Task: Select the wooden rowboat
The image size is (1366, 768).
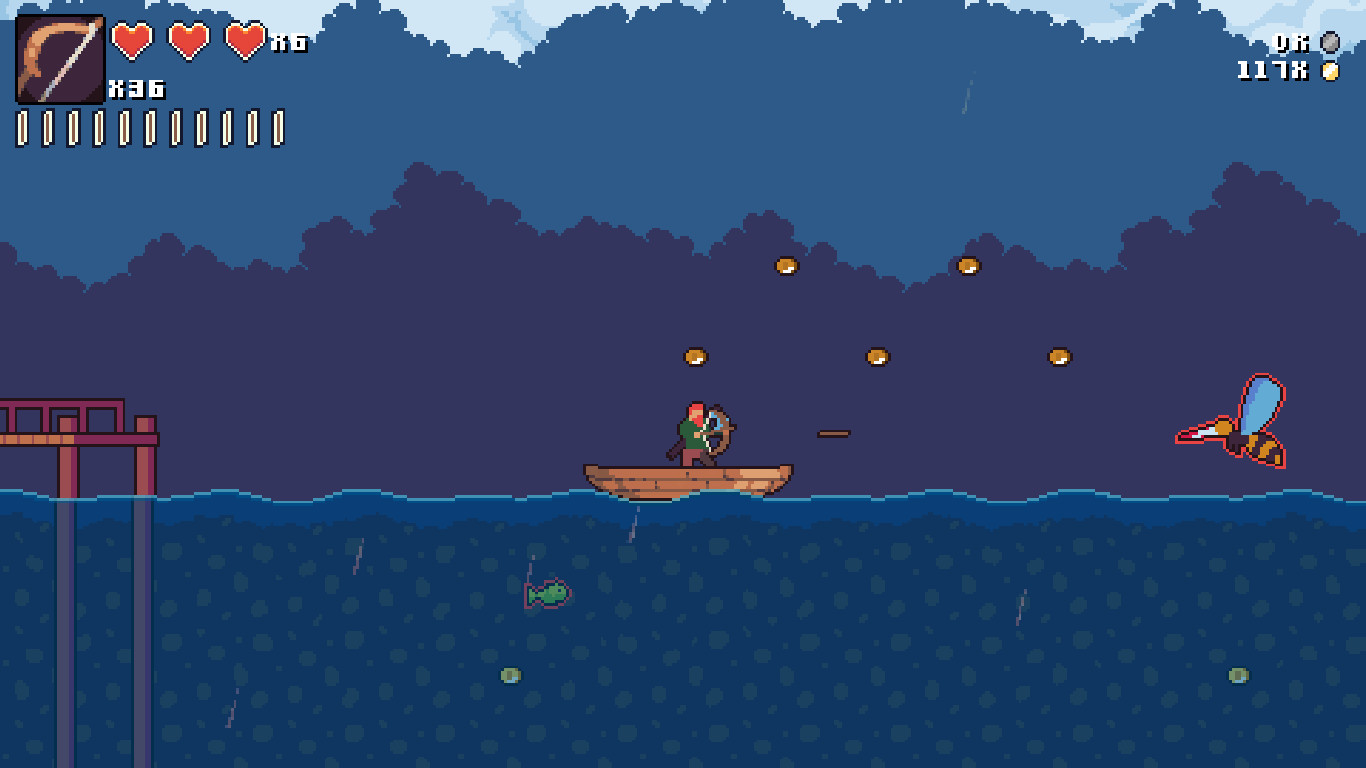Action: pos(685,480)
